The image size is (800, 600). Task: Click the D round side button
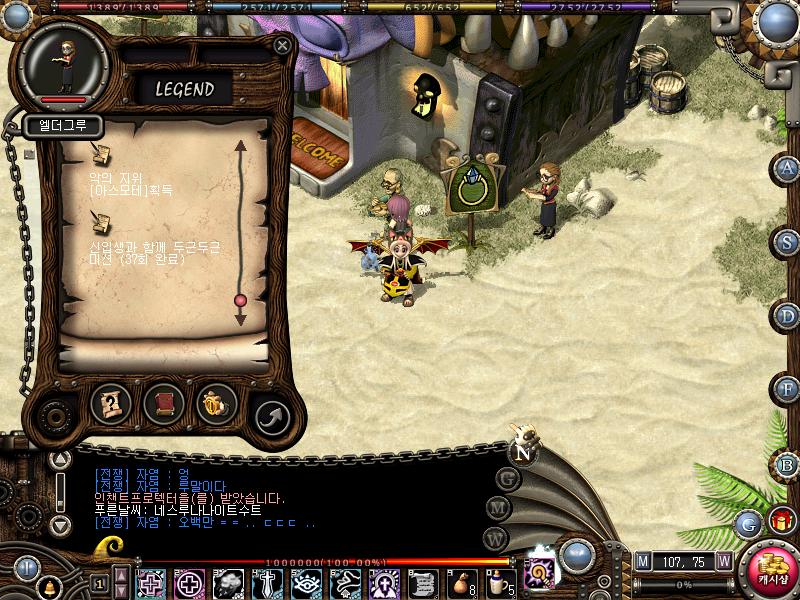click(x=788, y=316)
